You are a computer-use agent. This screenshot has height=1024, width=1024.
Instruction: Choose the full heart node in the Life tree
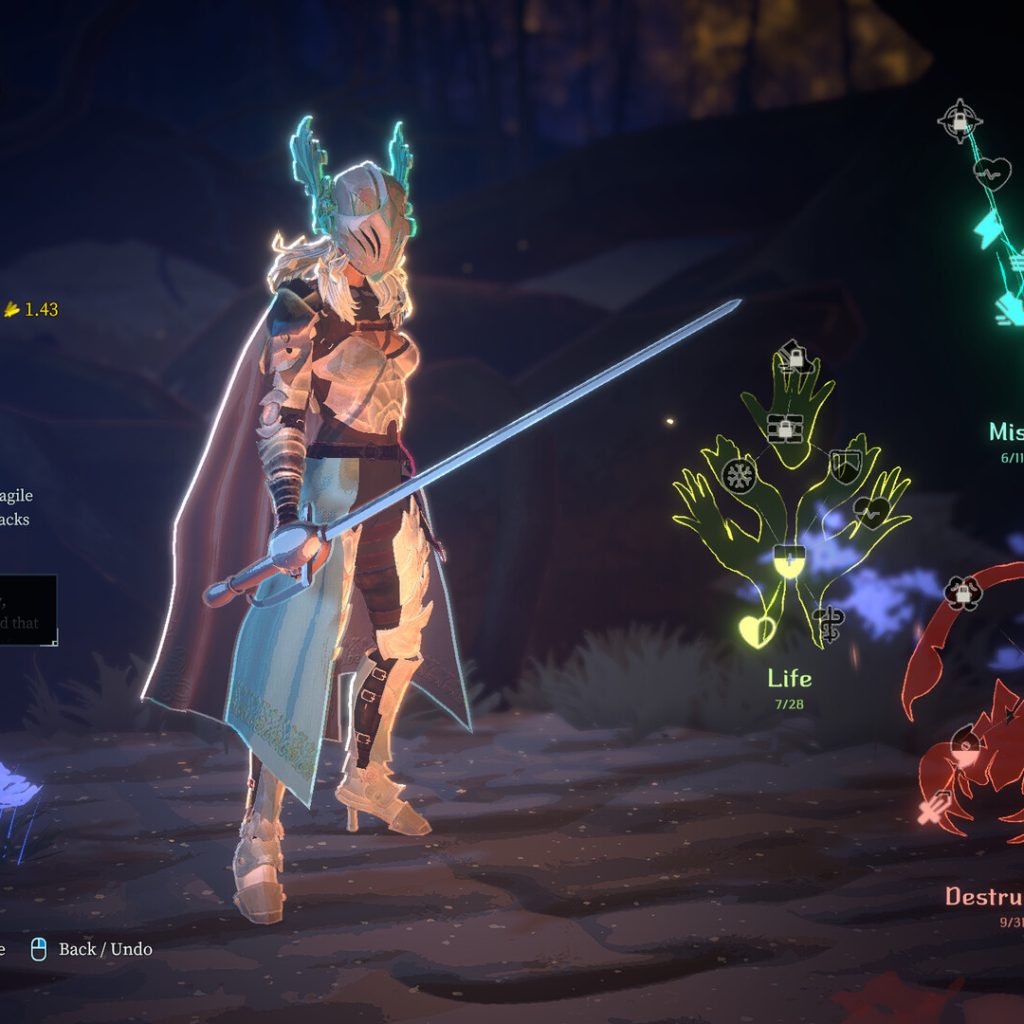(756, 629)
